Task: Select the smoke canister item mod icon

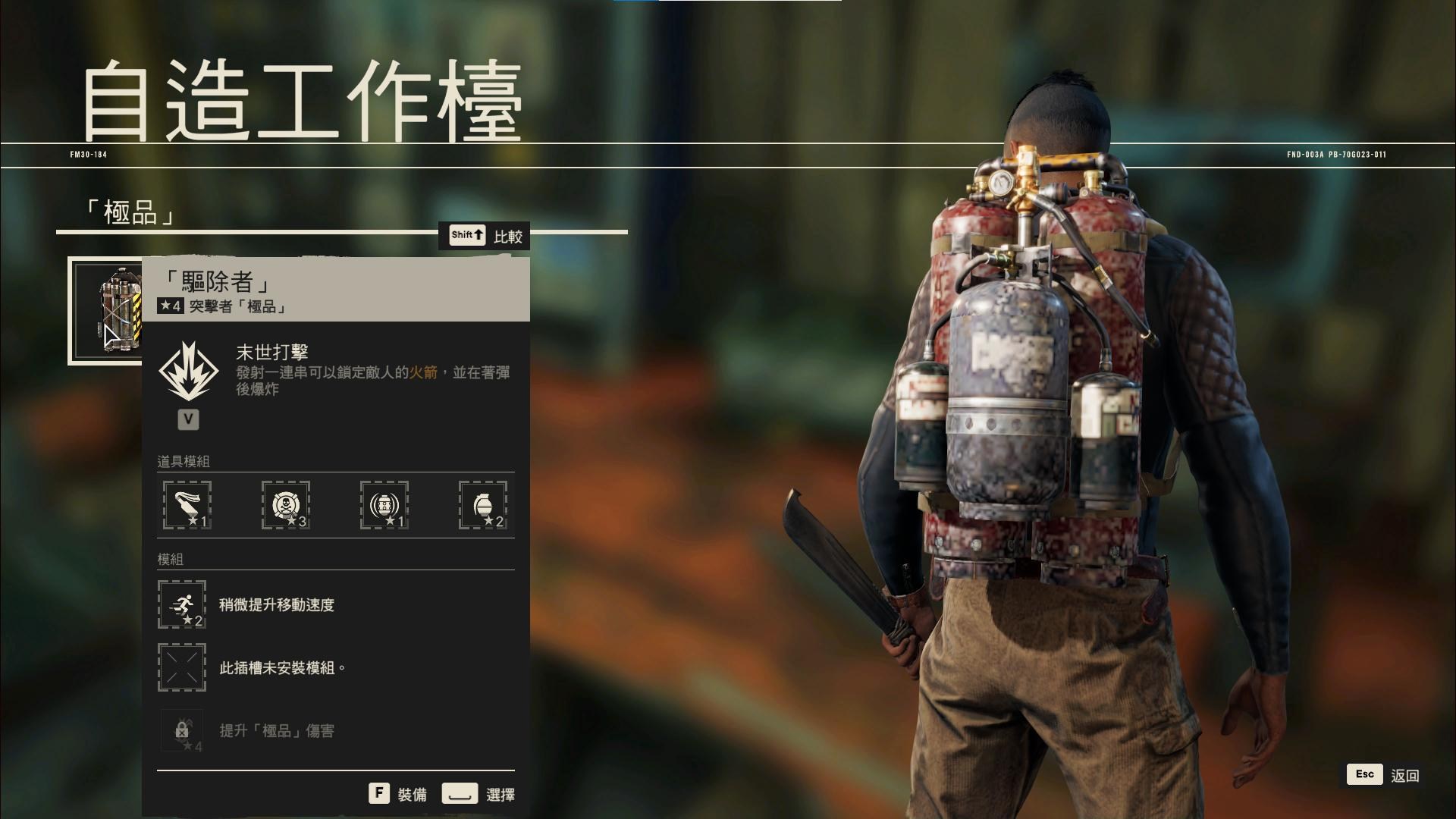Action: (x=187, y=504)
